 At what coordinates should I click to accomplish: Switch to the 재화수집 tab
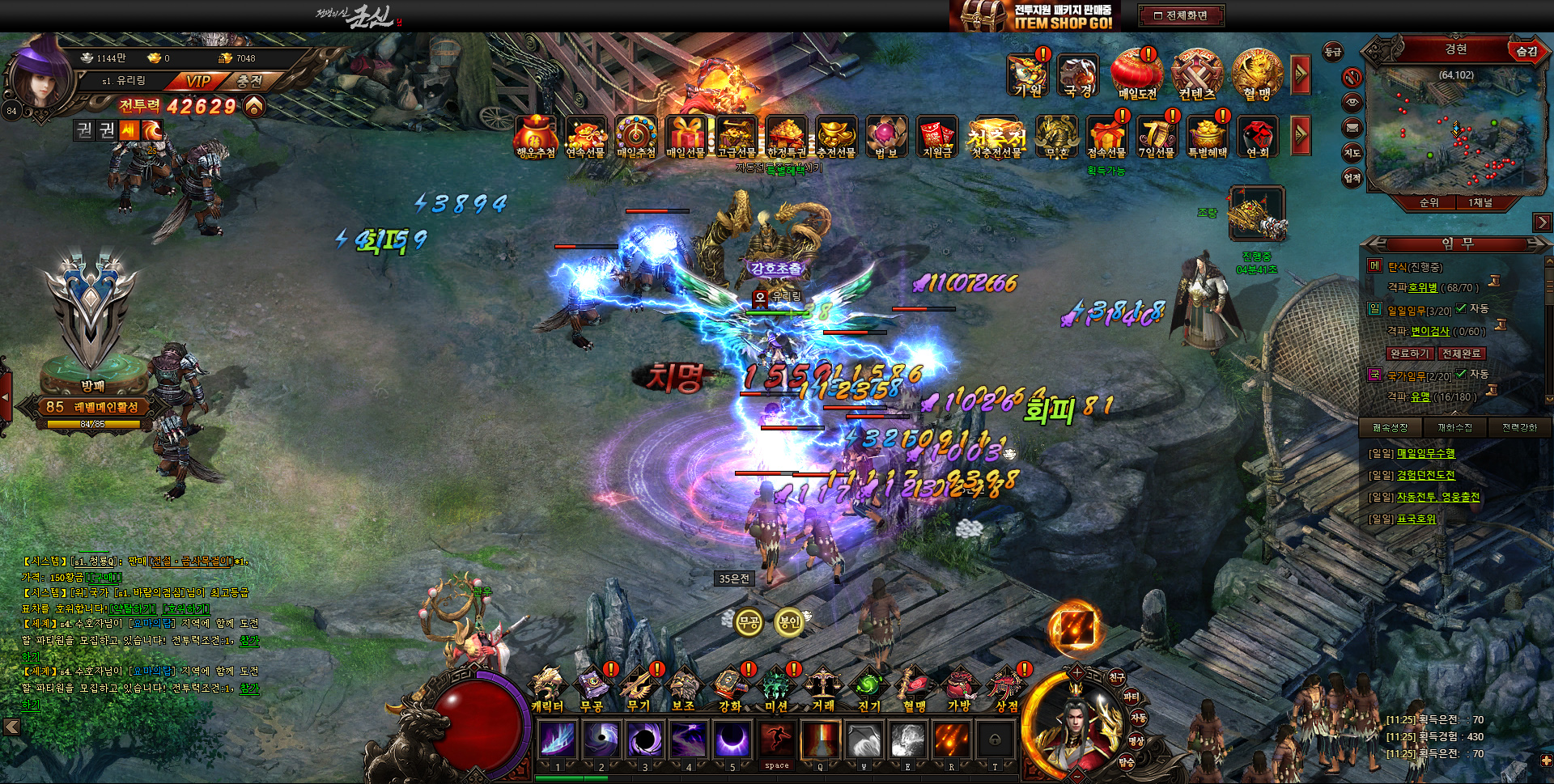point(1454,427)
